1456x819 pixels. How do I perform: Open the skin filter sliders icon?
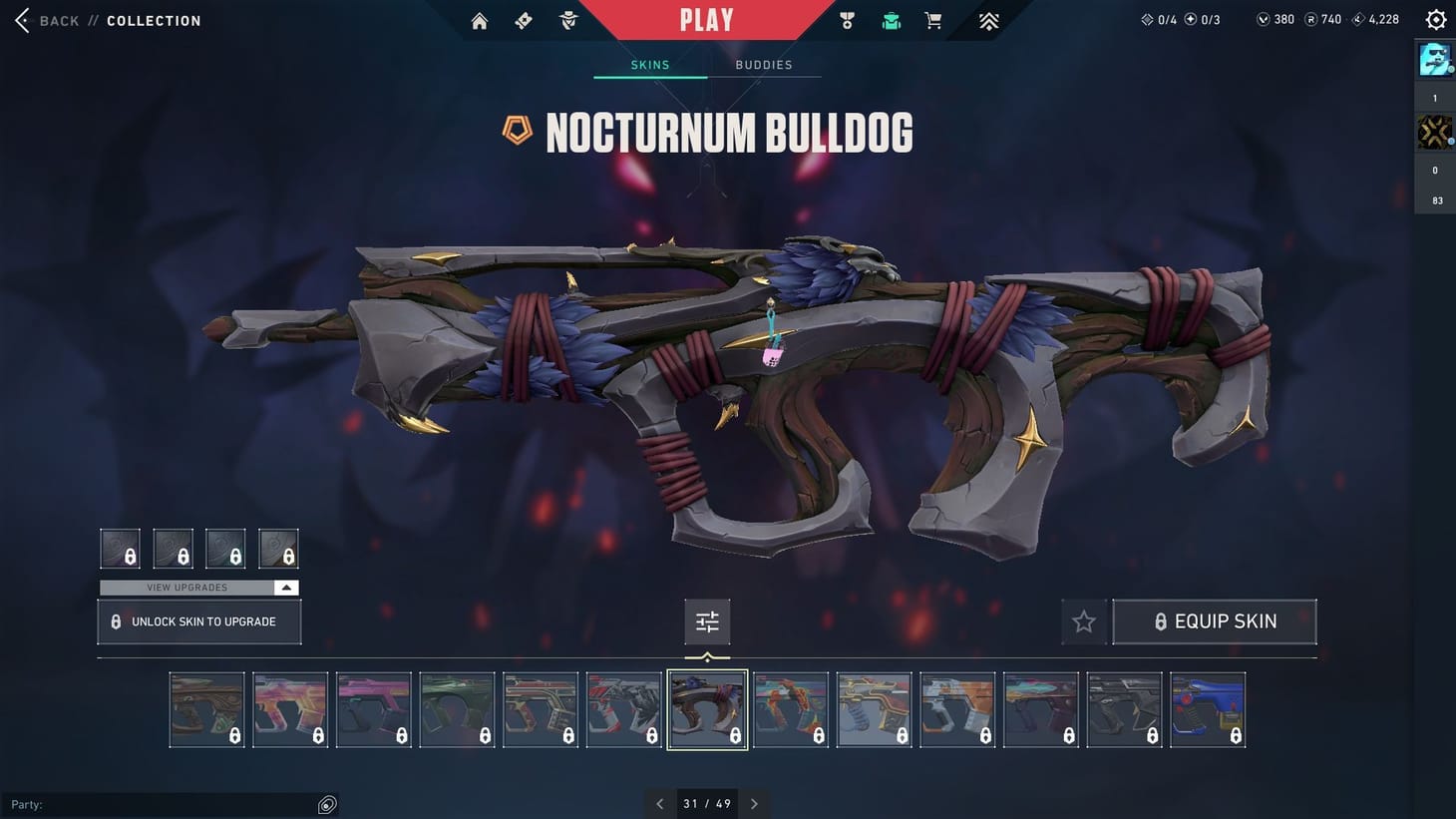pos(707,620)
